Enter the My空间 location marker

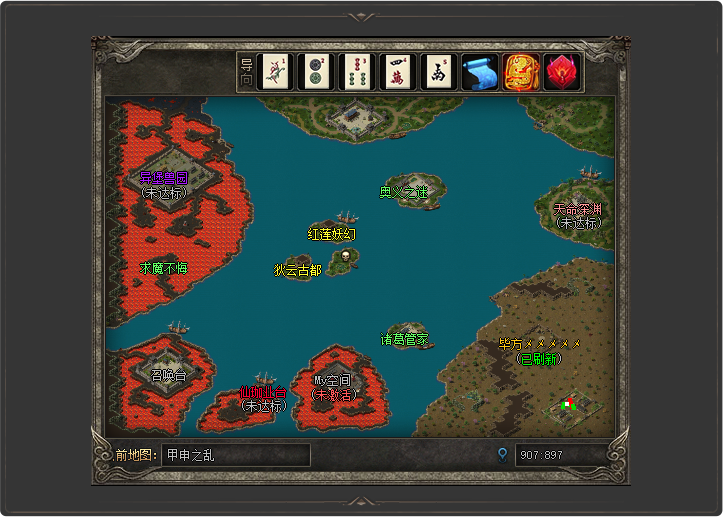(x=333, y=381)
